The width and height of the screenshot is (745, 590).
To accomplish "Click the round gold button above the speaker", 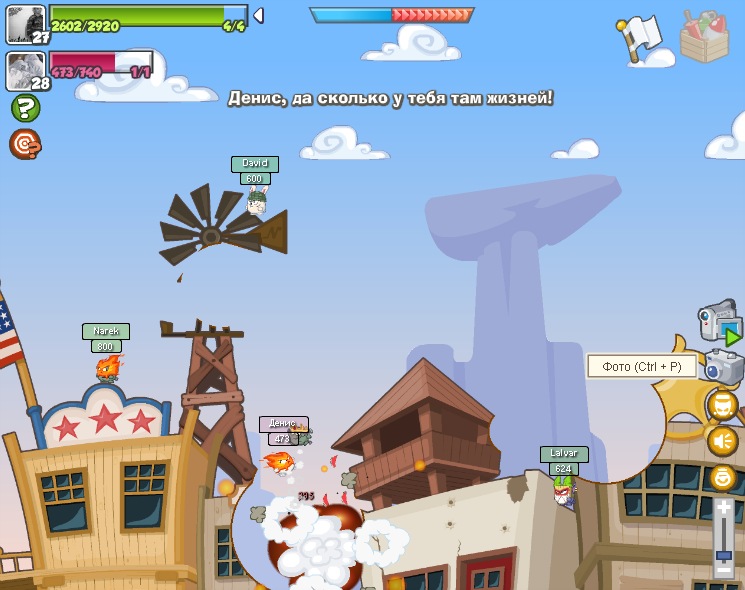I will 722,405.
